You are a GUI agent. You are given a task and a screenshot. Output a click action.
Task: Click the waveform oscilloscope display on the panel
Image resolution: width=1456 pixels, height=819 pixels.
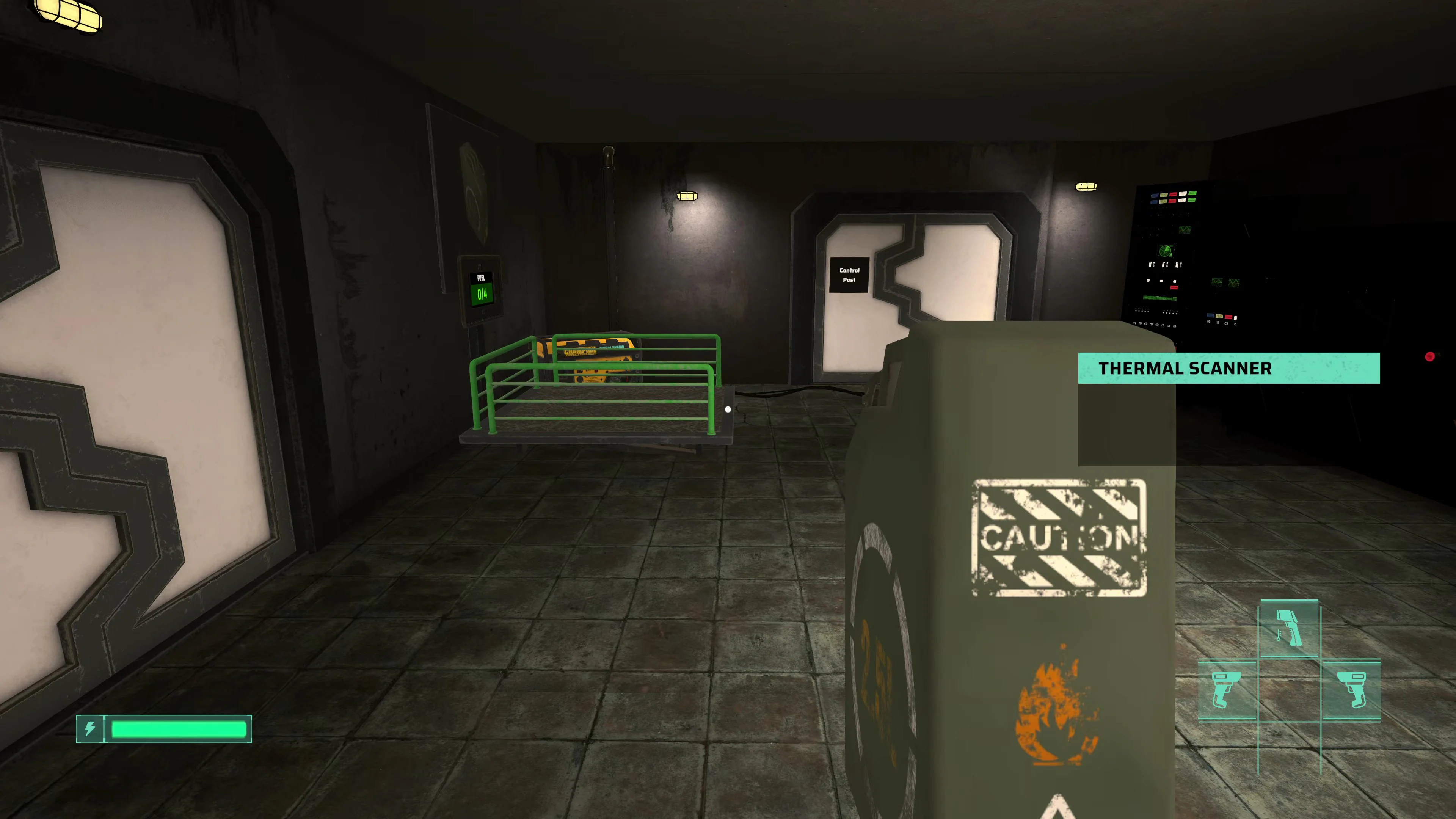[1185, 230]
